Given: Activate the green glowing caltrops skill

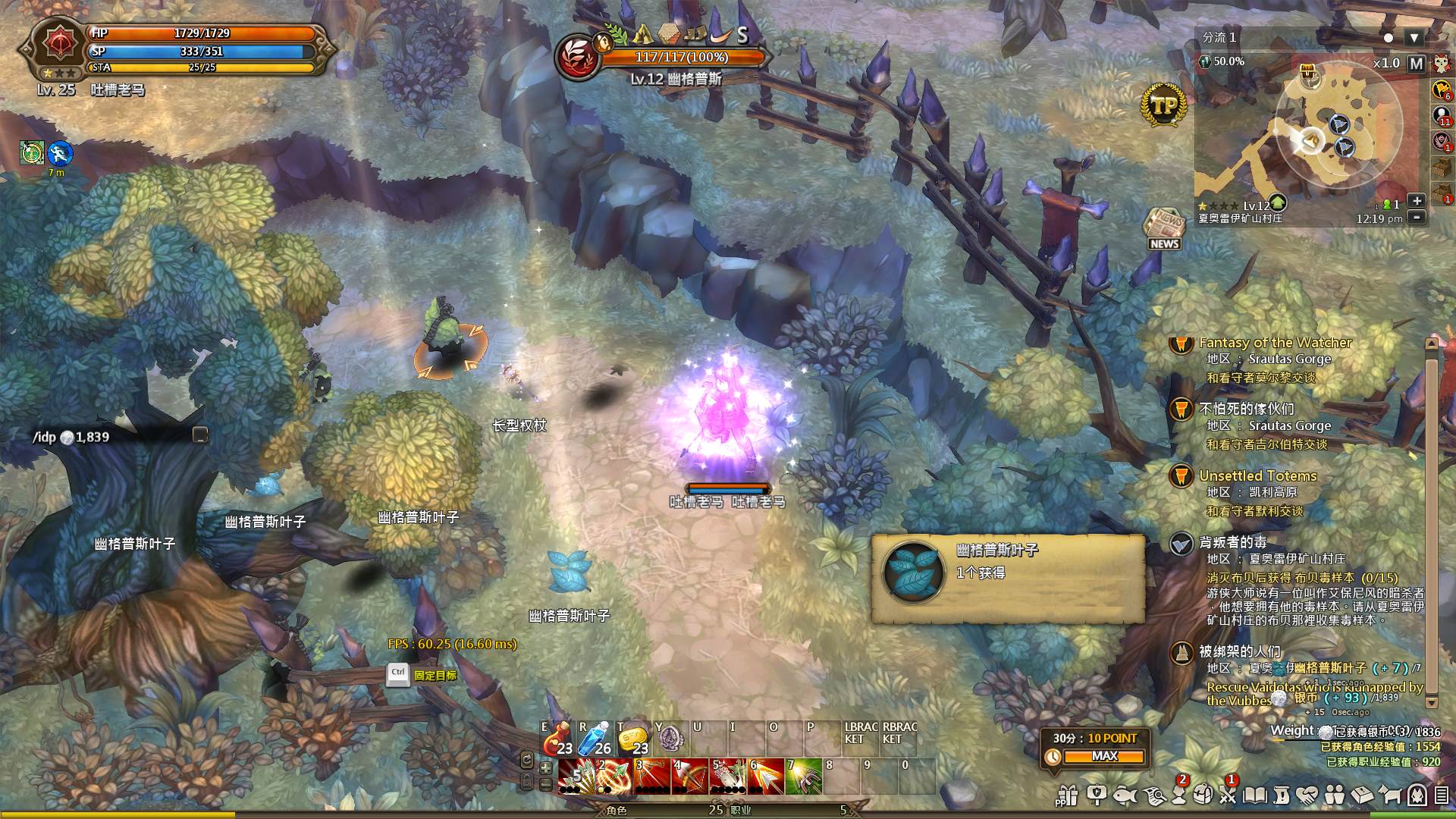Looking at the screenshot, I should 803,777.
